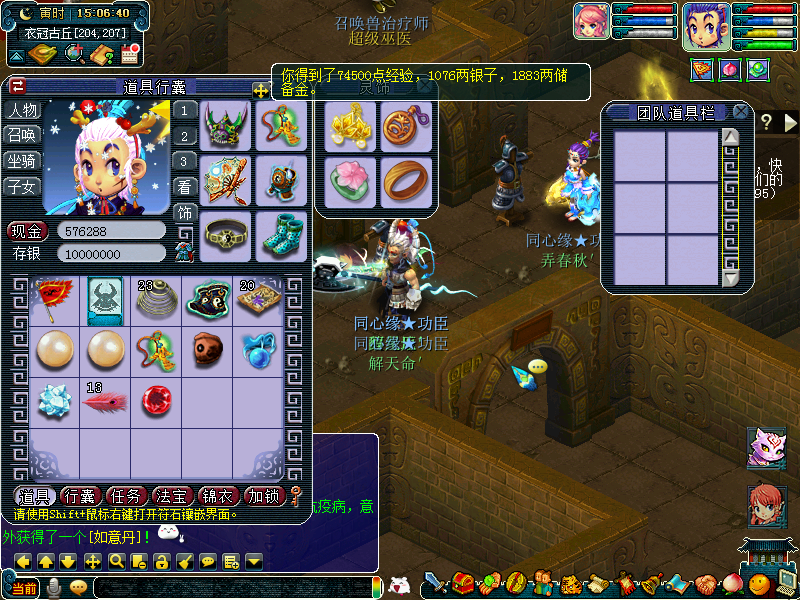Click the 现金 cash button
Viewport: 800px width, 600px height.
tap(28, 231)
